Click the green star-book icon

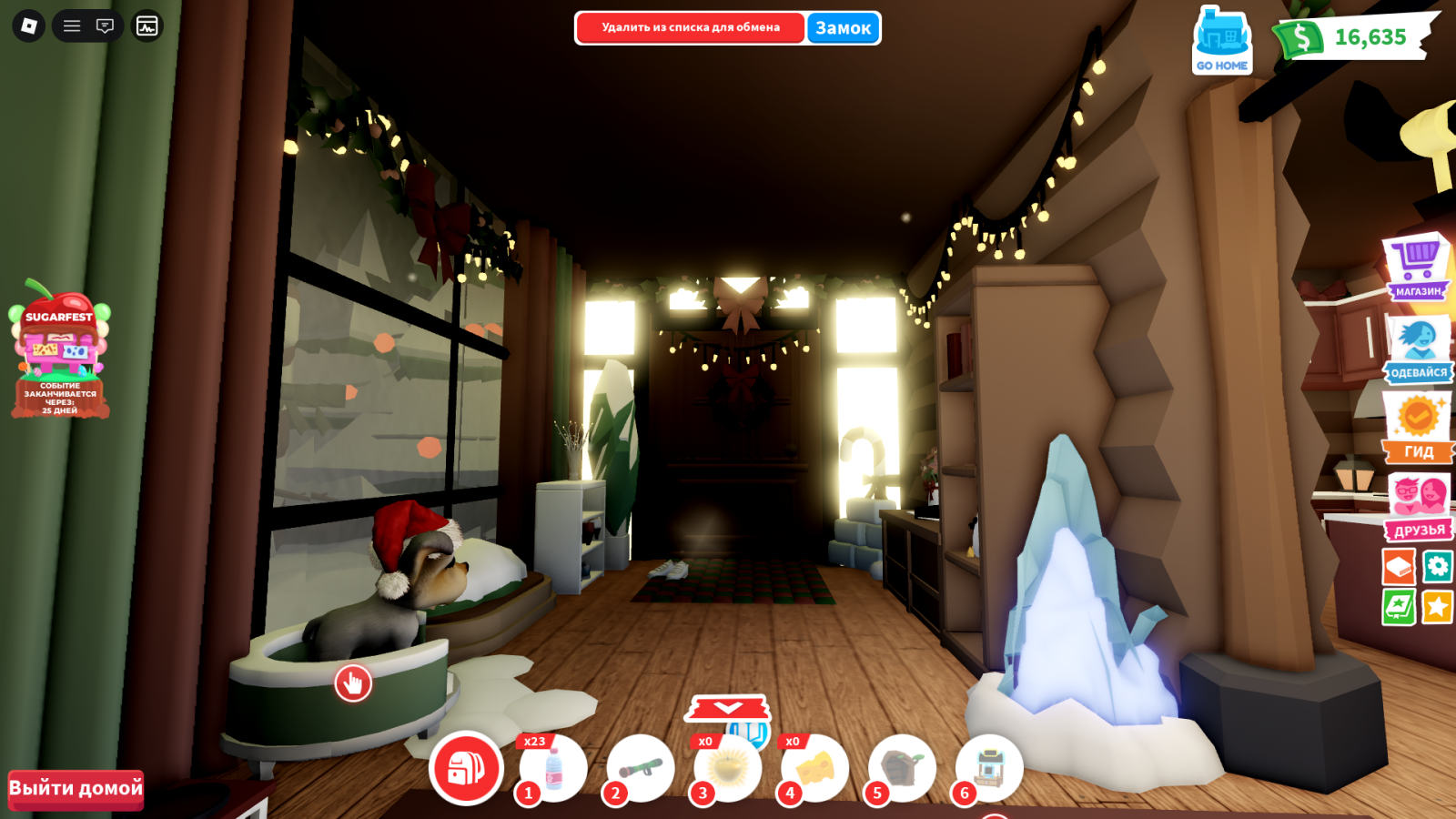pos(1399,607)
